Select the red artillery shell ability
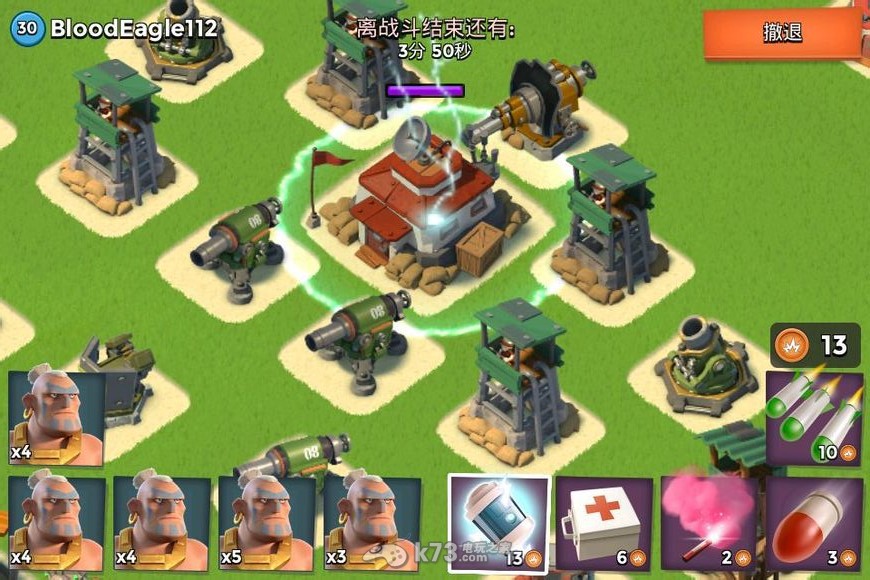This screenshot has width=870, height=580. pyautogui.click(x=814, y=523)
